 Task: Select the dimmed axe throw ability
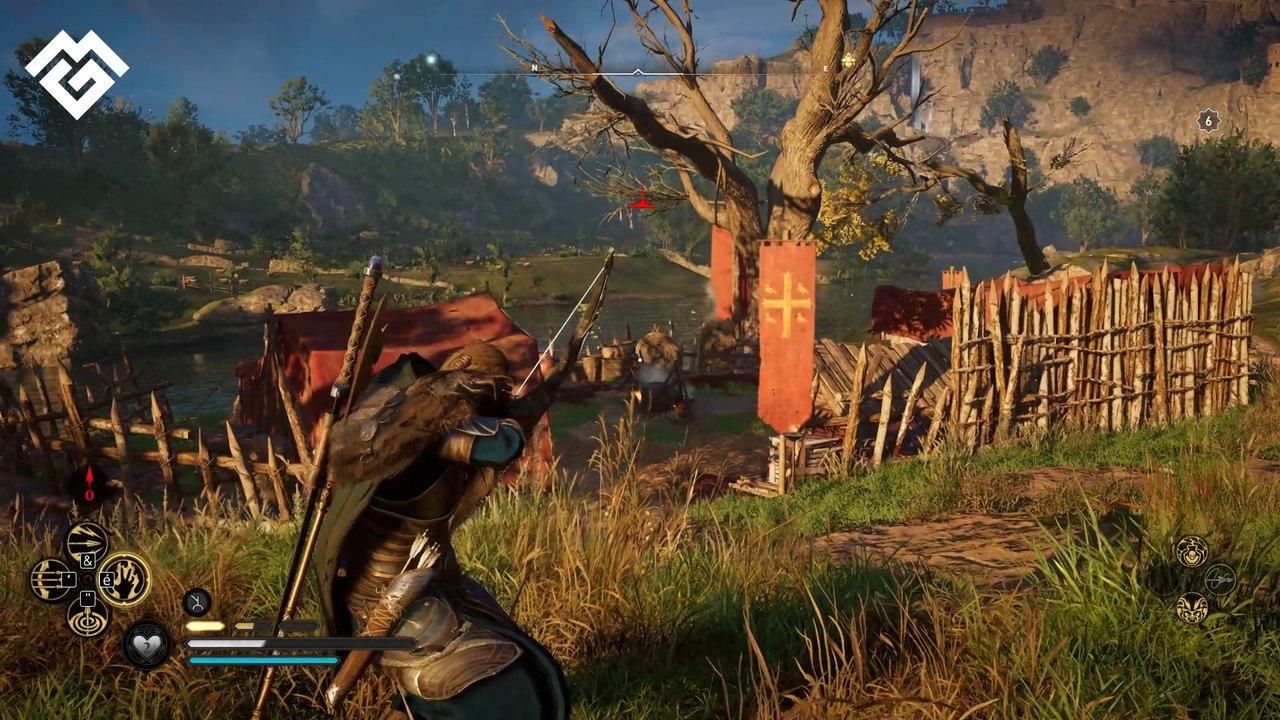(x=1220, y=579)
